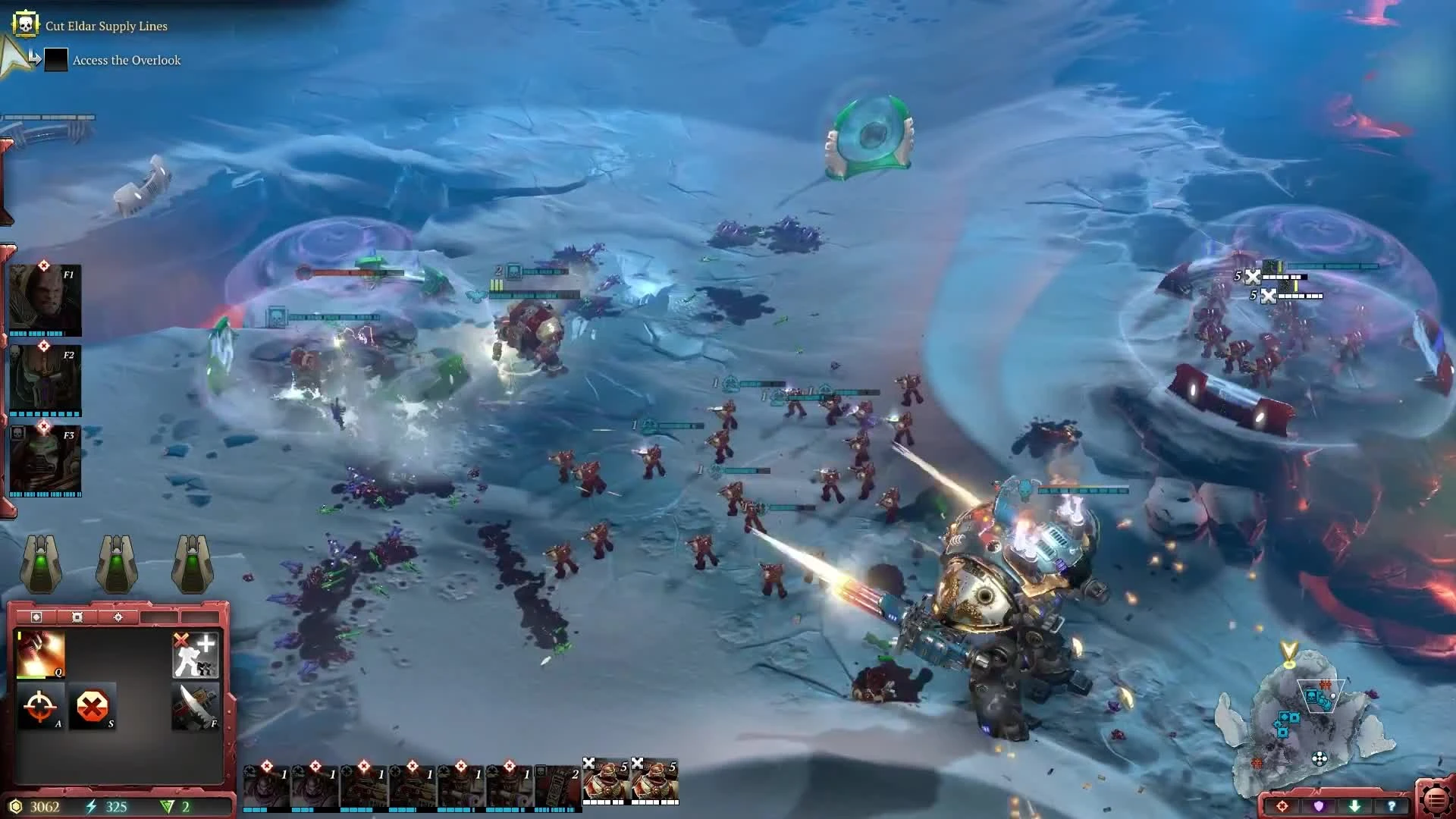Click the purple shield icon in the bottom bar
This screenshot has width=1456, height=819.
coord(1319,806)
